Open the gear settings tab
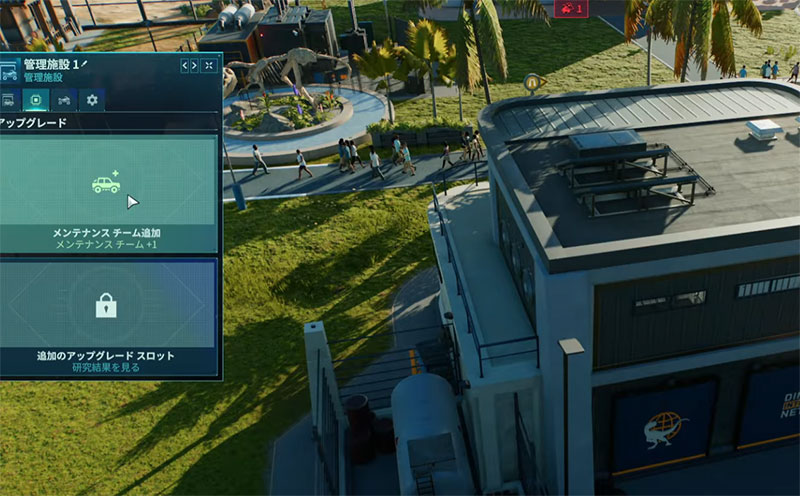The width and height of the screenshot is (800, 496). pos(92,100)
